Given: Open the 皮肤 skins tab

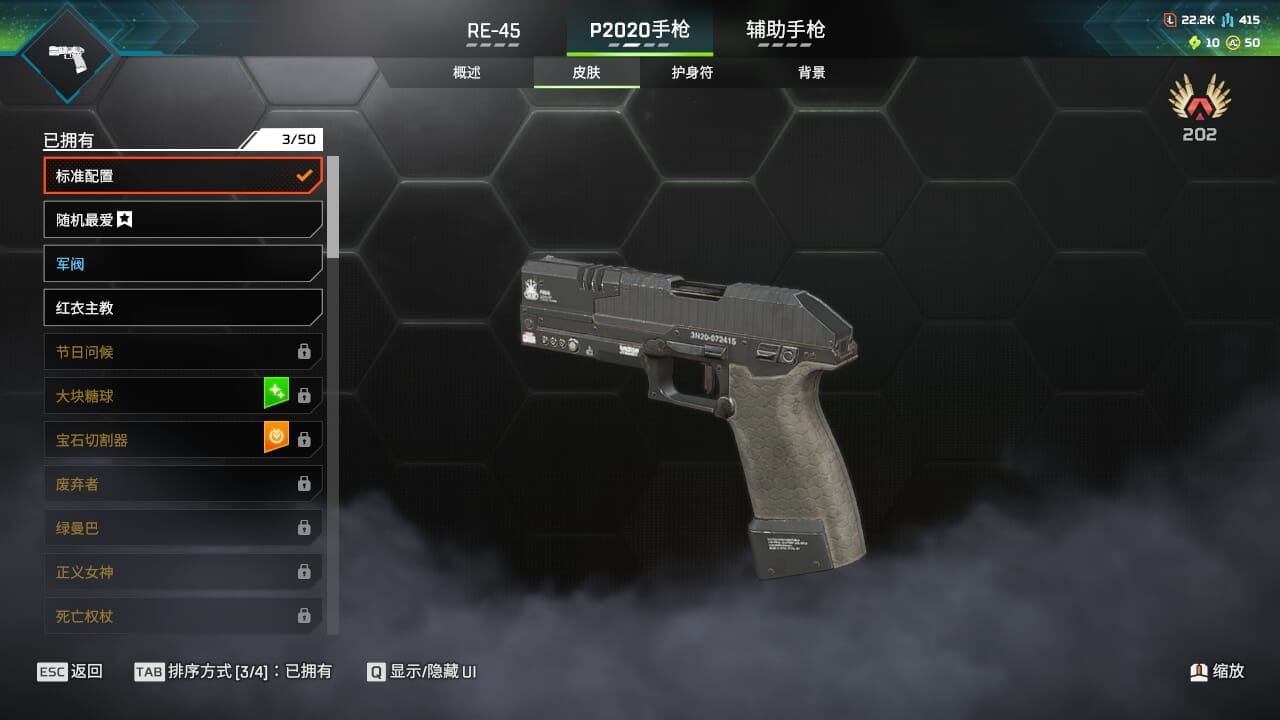Looking at the screenshot, I should click(x=586, y=73).
